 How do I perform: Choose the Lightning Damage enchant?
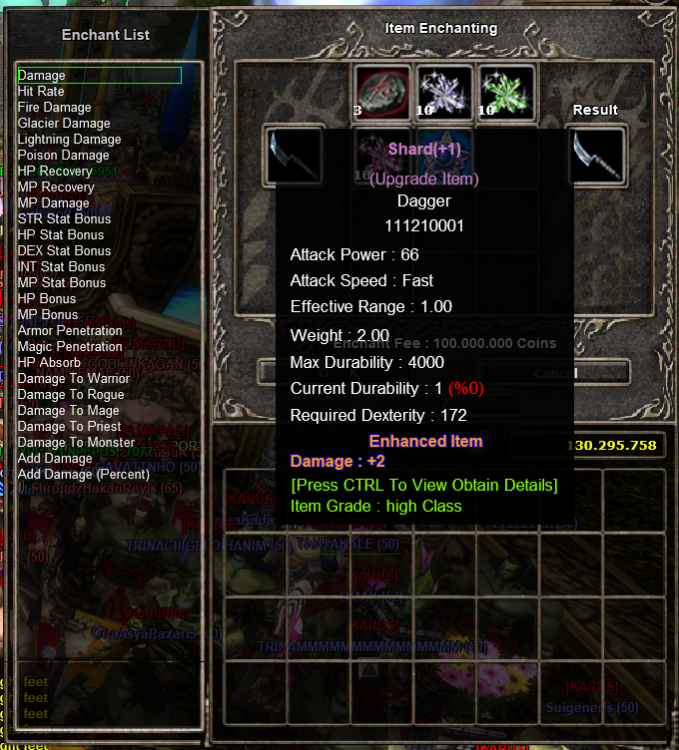pyautogui.click(x=69, y=139)
